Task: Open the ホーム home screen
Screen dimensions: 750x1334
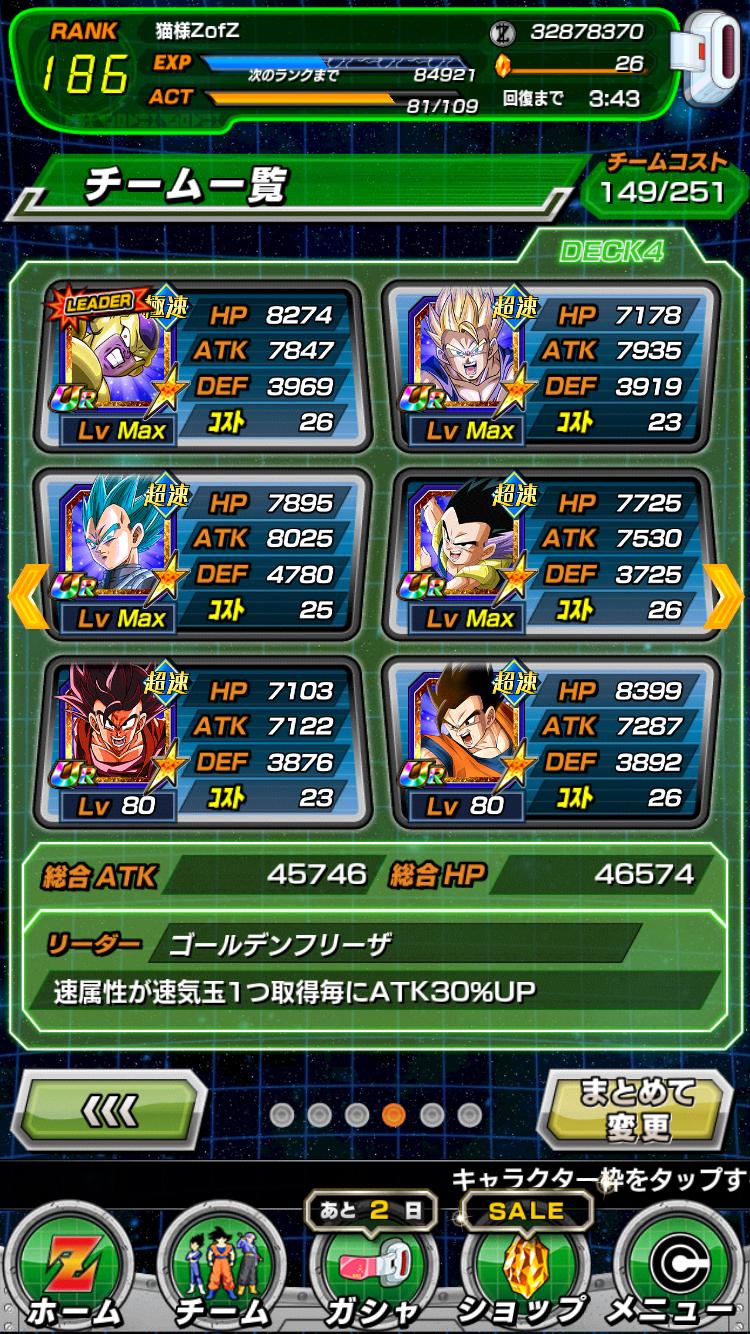Action: click(x=72, y=1270)
